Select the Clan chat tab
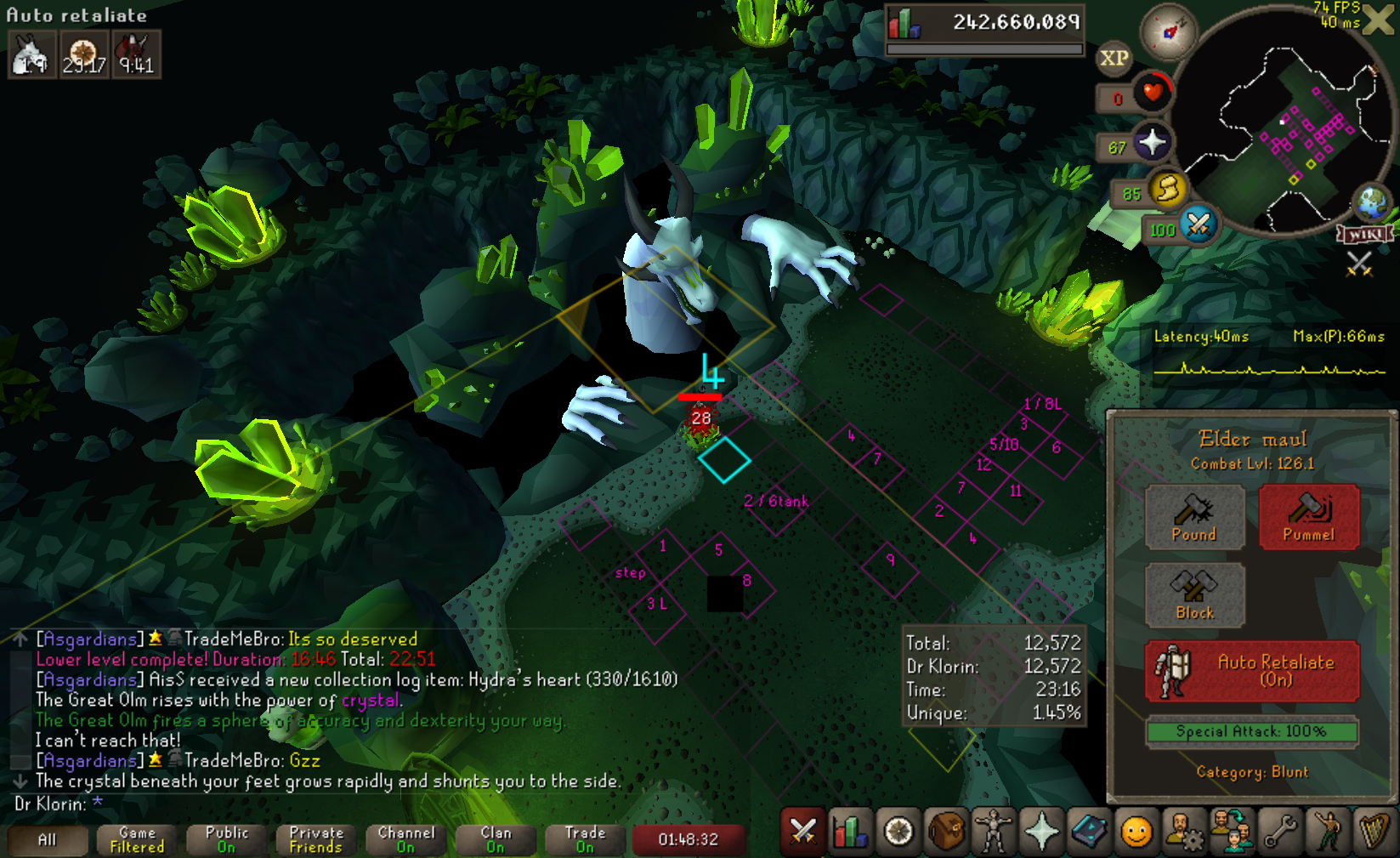 496,840
